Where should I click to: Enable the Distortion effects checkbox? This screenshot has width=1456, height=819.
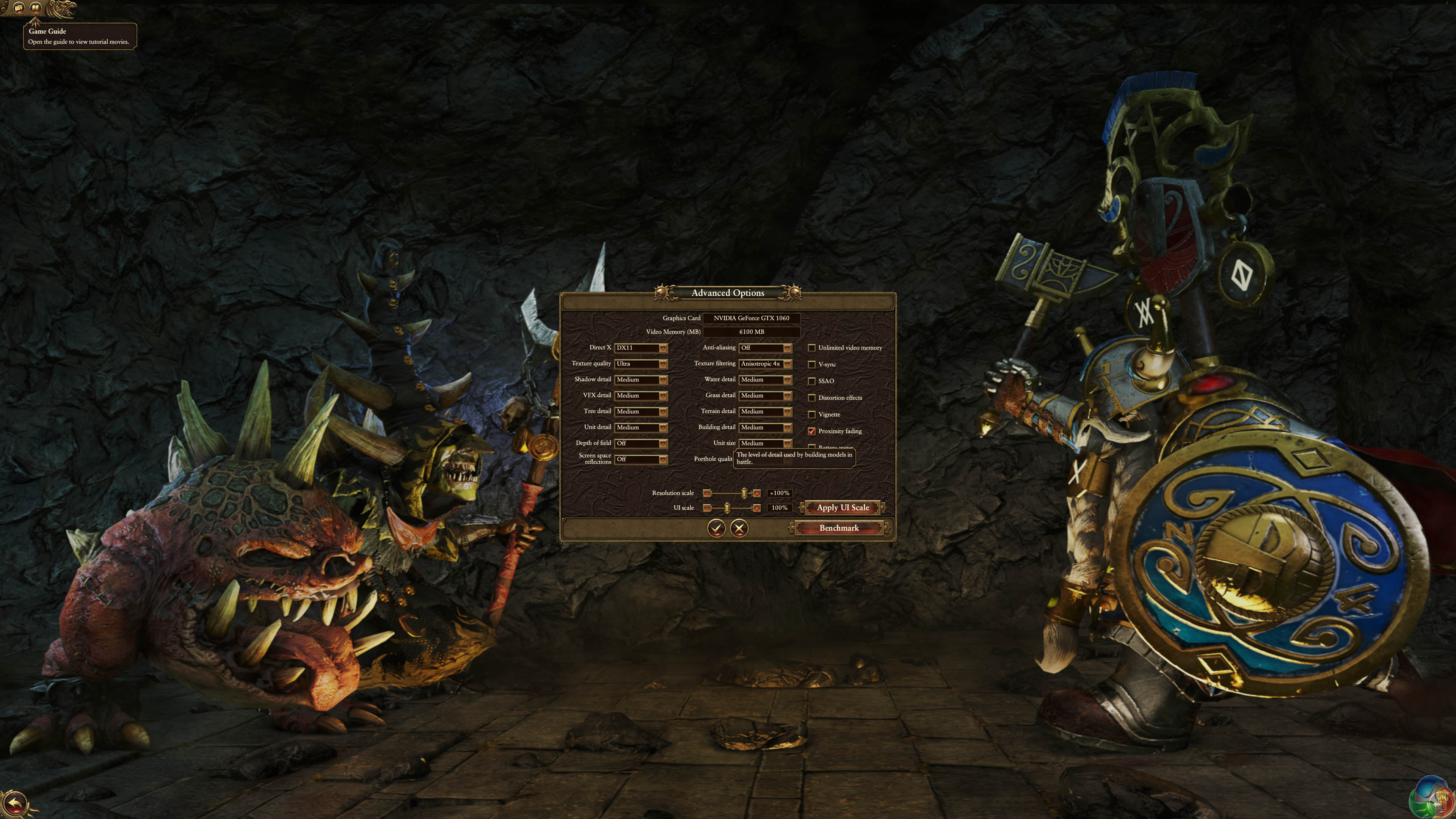click(812, 398)
